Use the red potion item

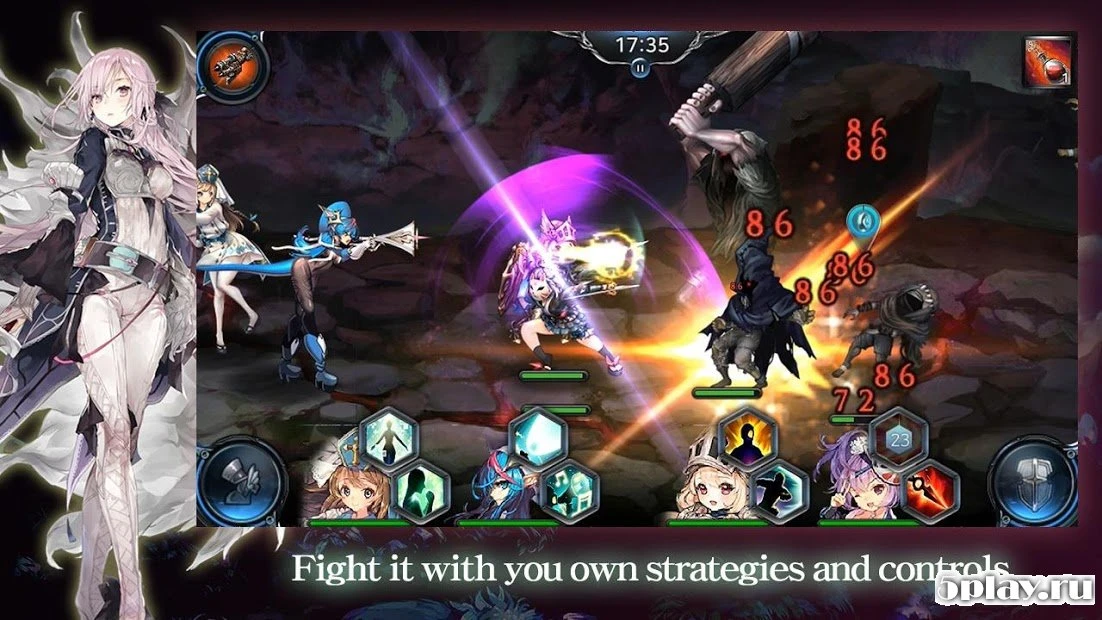(1048, 61)
